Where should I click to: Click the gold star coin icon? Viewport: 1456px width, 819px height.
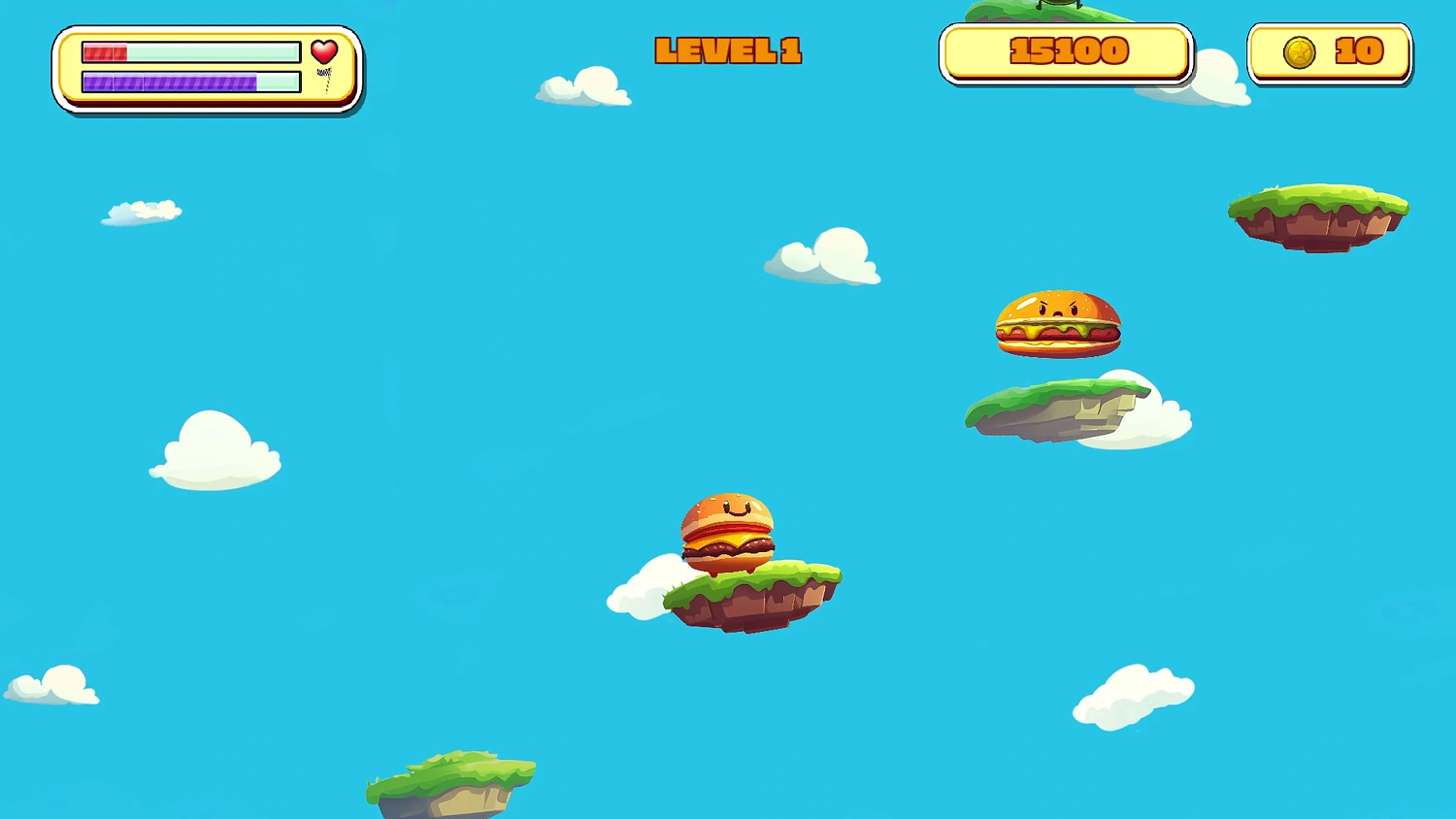pyautogui.click(x=1299, y=51)
